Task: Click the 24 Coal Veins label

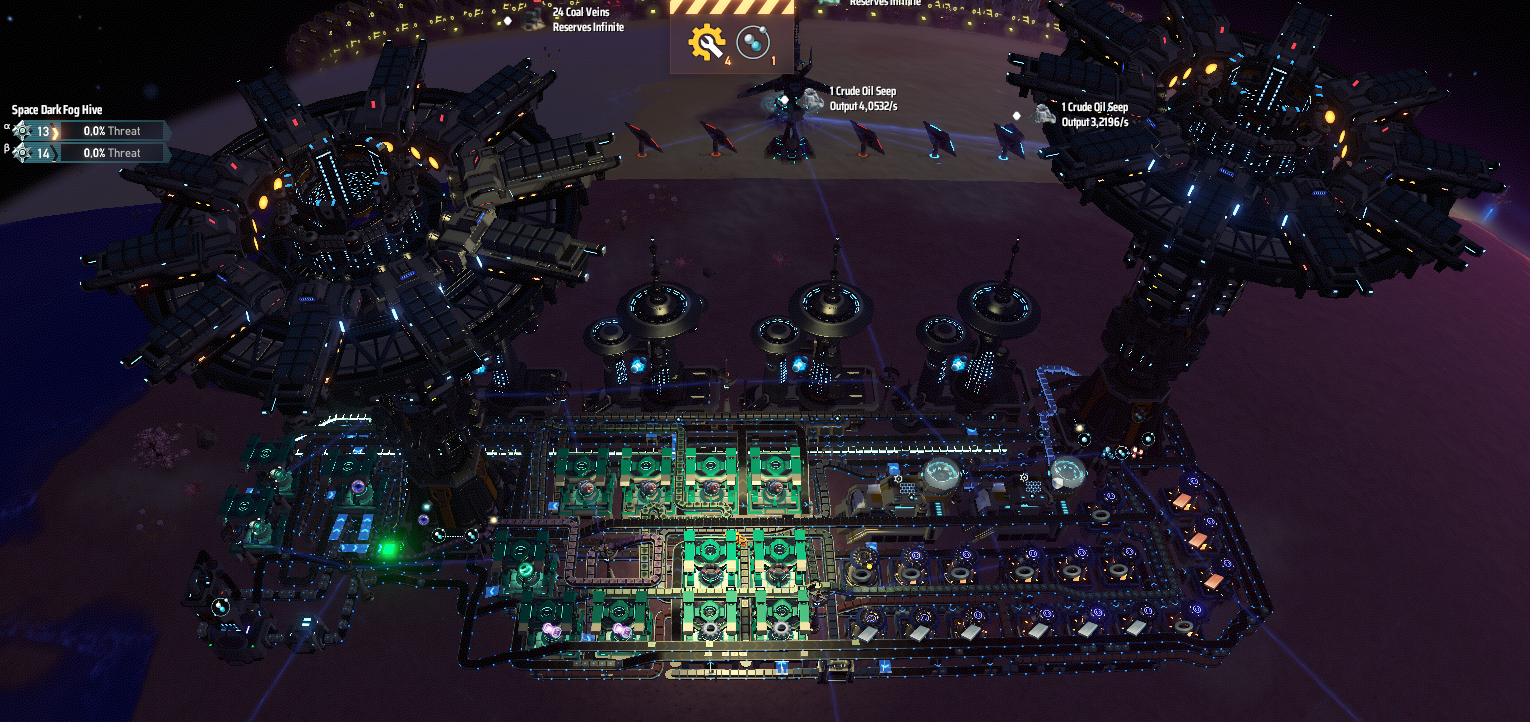Action: [x=581, y=14]
